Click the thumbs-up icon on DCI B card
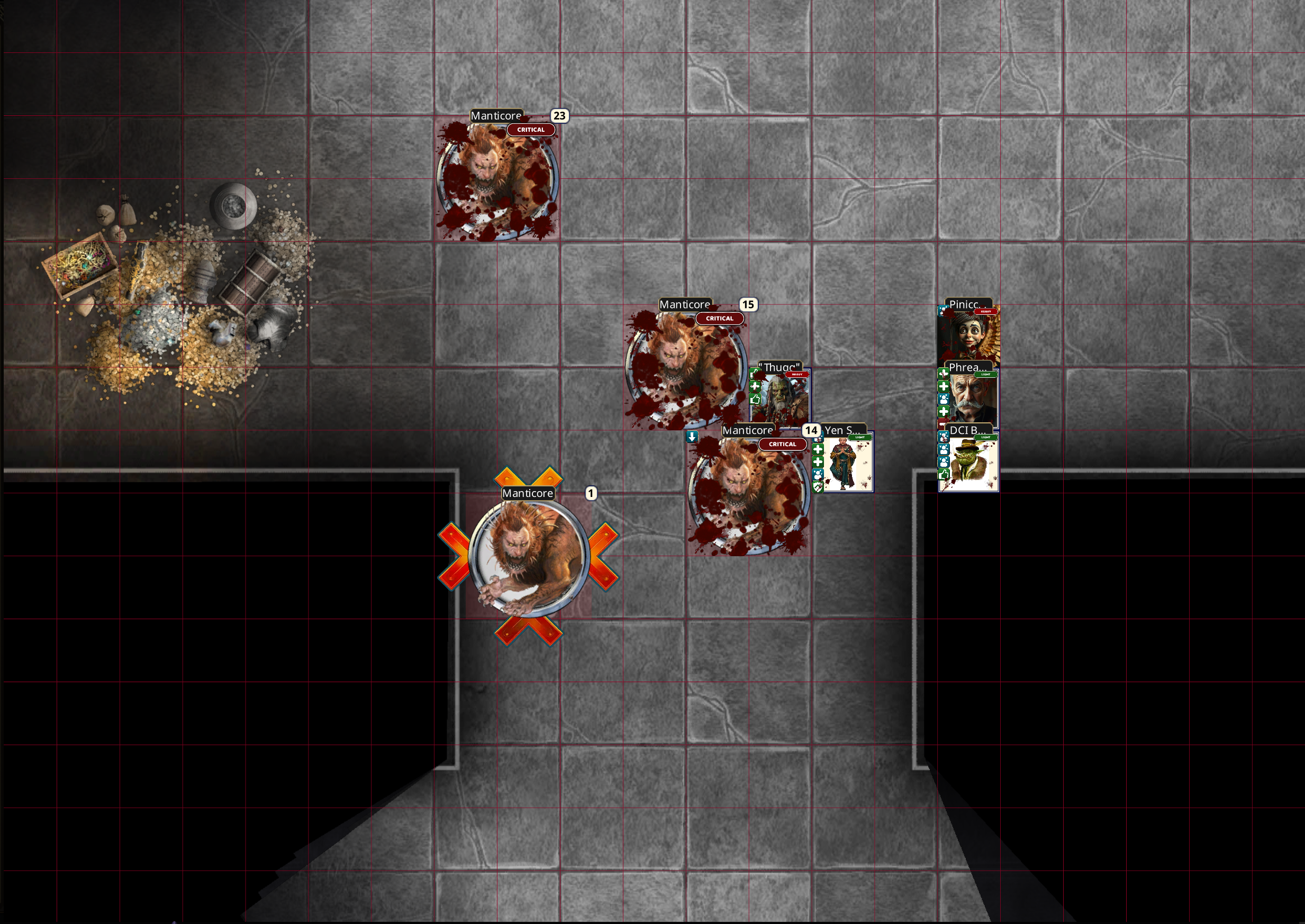 pos(944,474)
